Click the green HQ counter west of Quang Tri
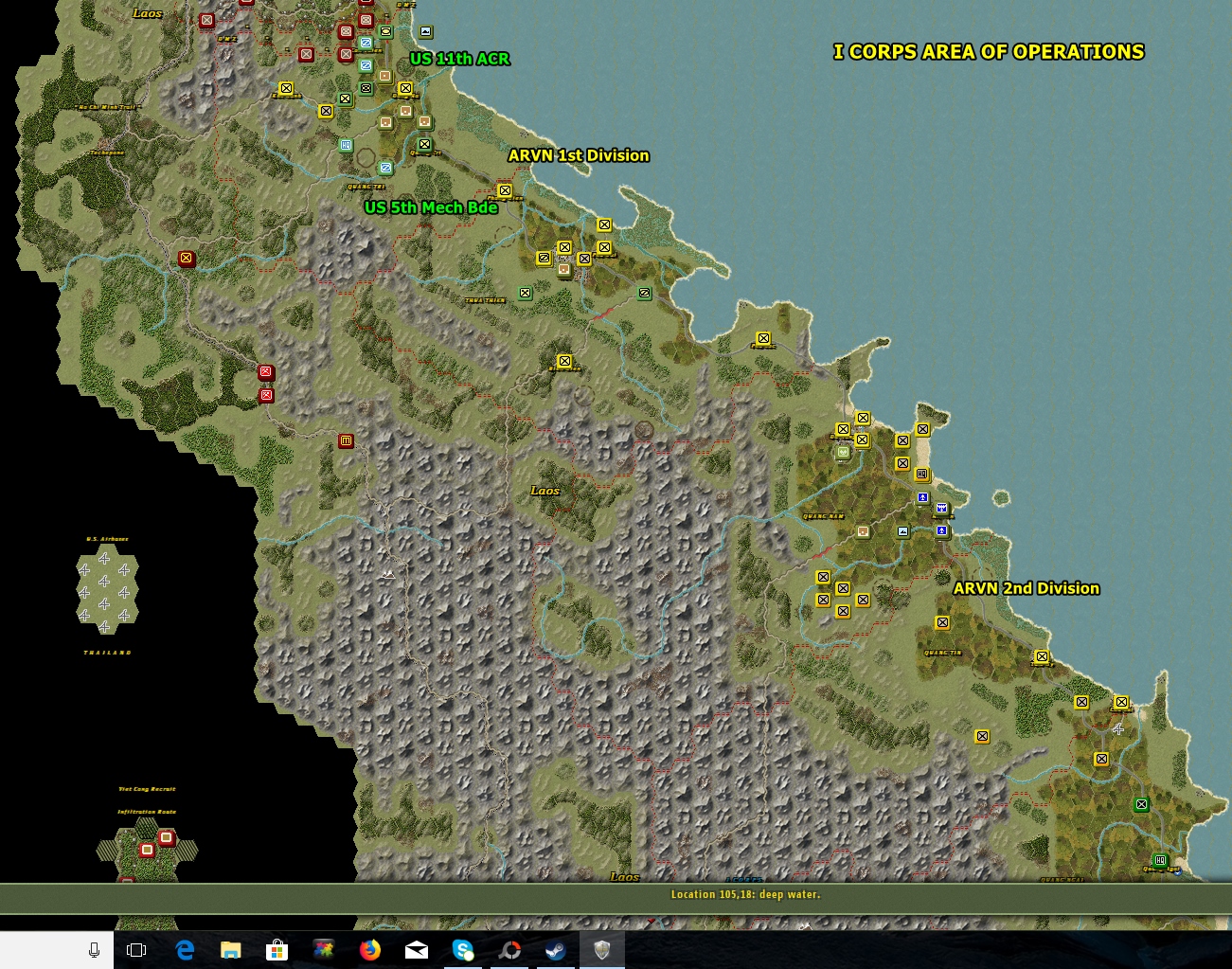Viewport: 1232px width, 969px height. click(x=346, y=145)
